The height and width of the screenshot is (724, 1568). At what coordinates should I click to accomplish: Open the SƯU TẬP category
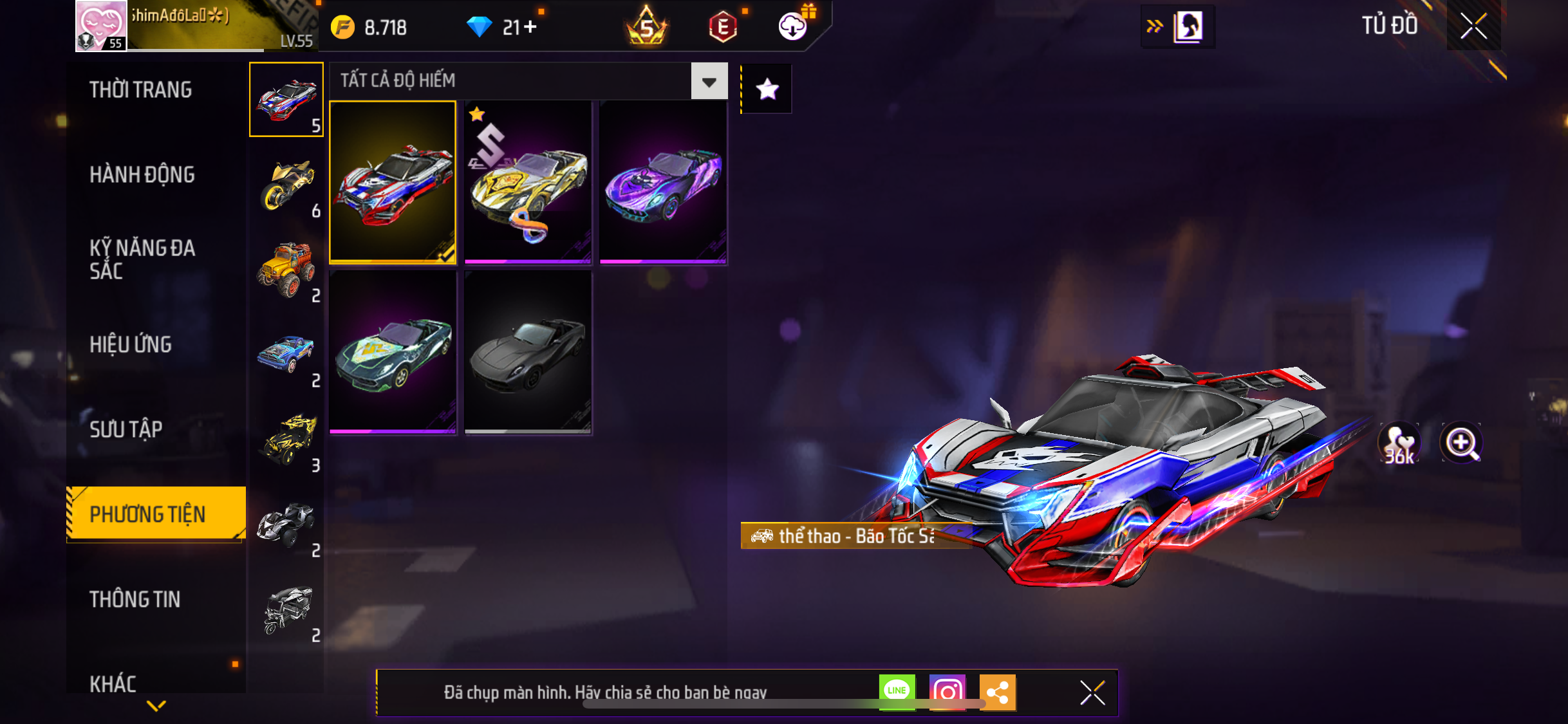click(x=126, y=429)
